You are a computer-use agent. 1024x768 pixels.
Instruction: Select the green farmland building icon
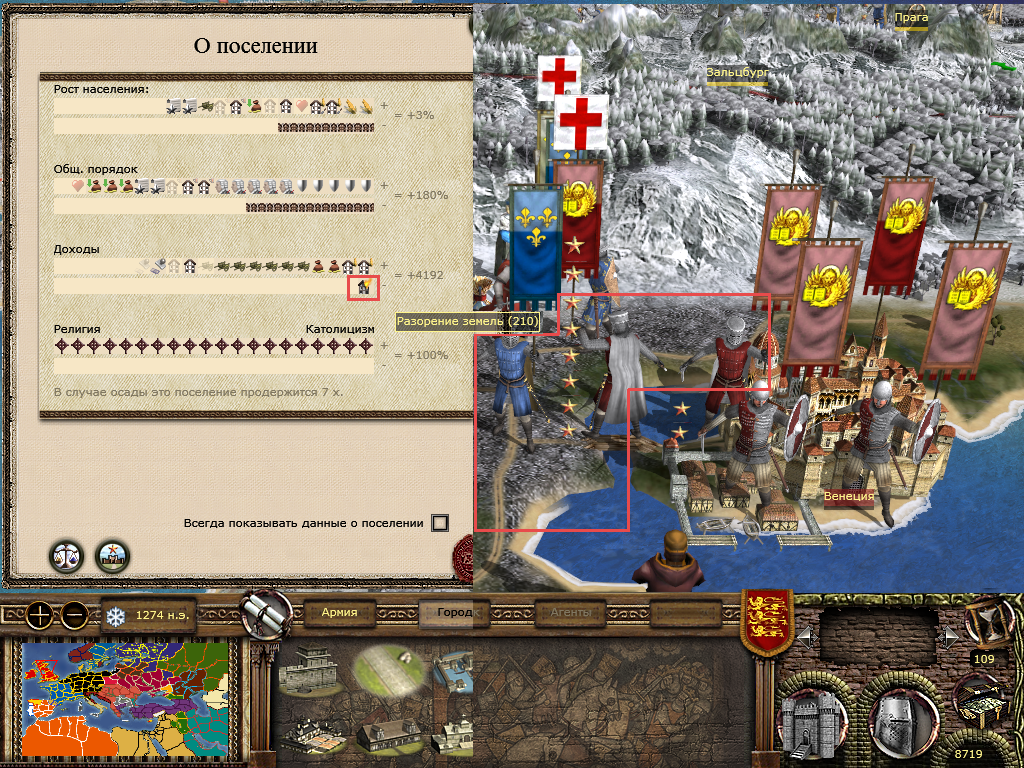390,668
